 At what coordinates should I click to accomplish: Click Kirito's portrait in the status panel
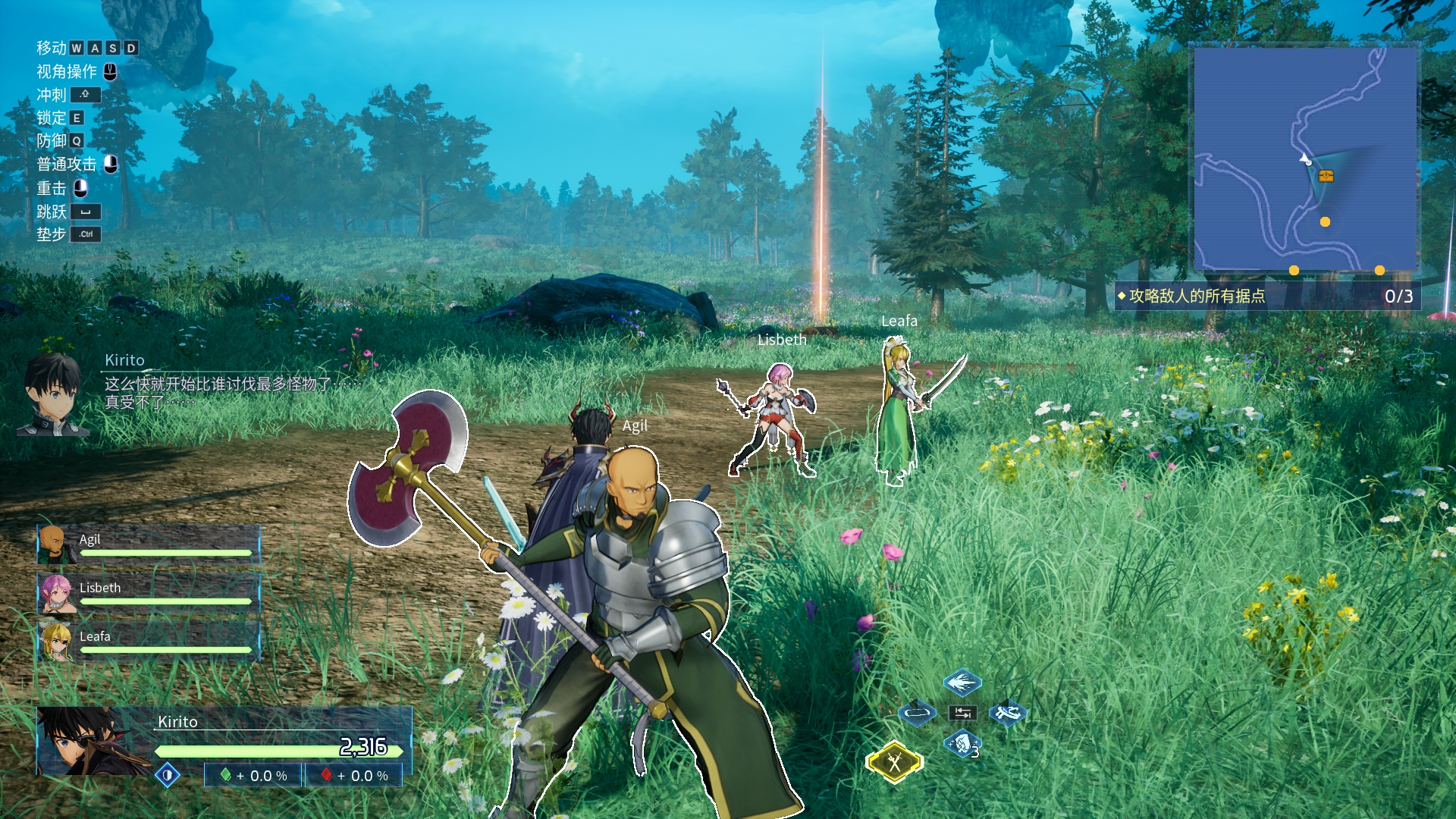[x=83, y=741]
